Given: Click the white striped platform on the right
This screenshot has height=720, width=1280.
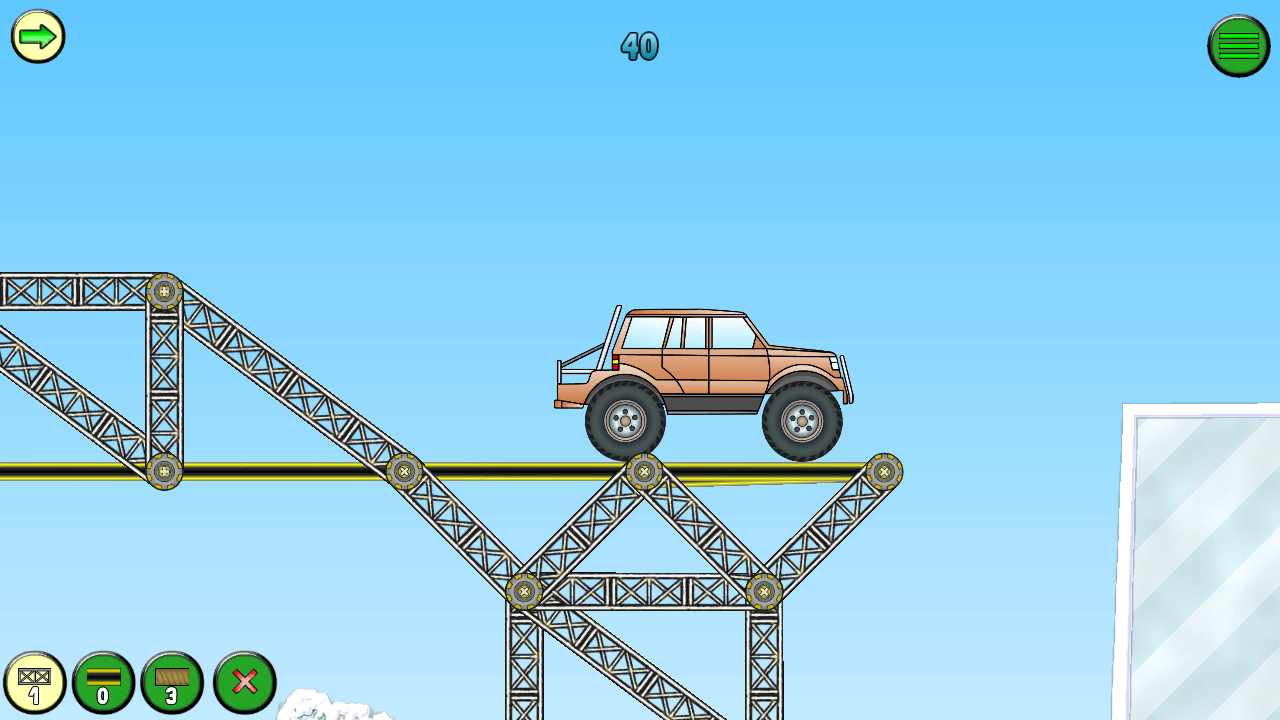Looking at the screenshot, I should tap(1210, 560).
